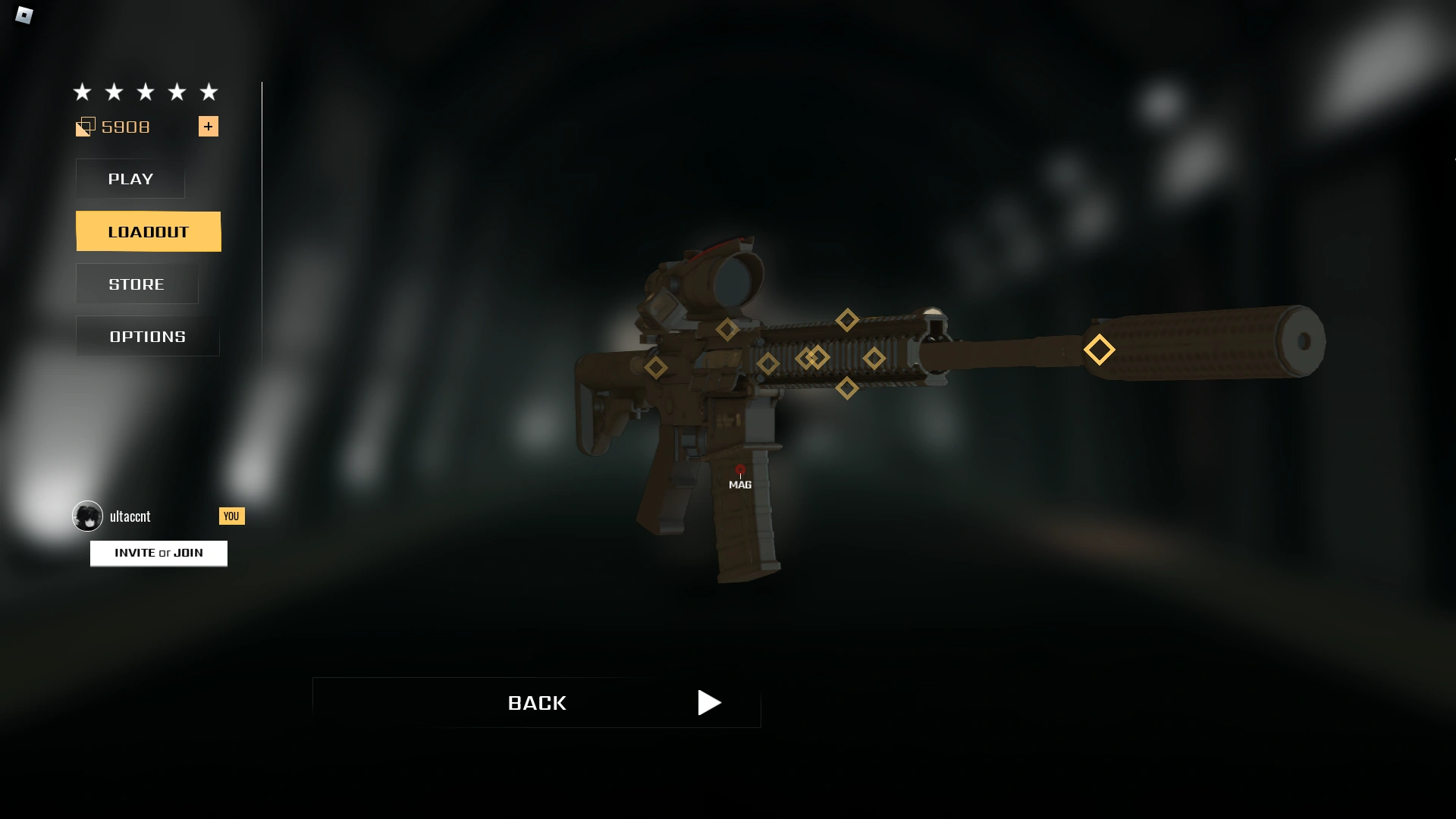Open the ultaccnt player avatar

87,516
